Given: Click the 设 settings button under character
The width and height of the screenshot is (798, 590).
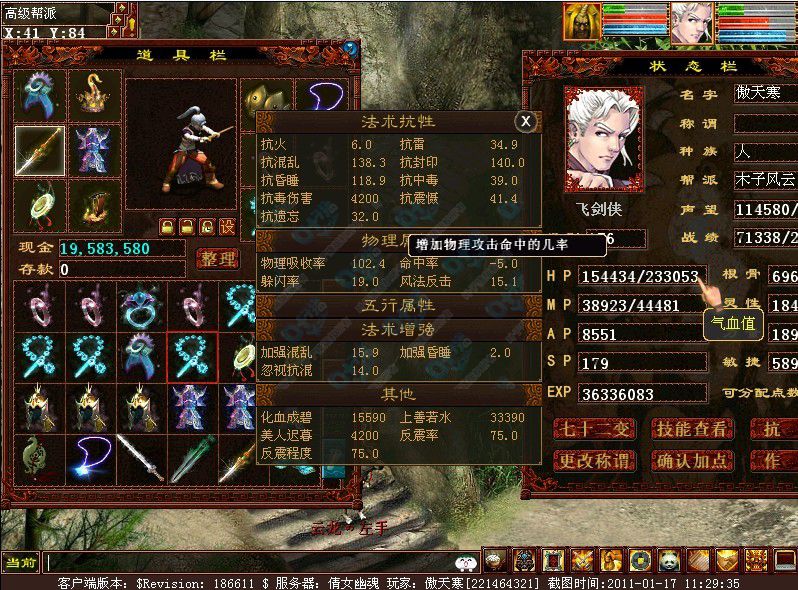Looking at the screenshot, I should click(x=228, y=227).
